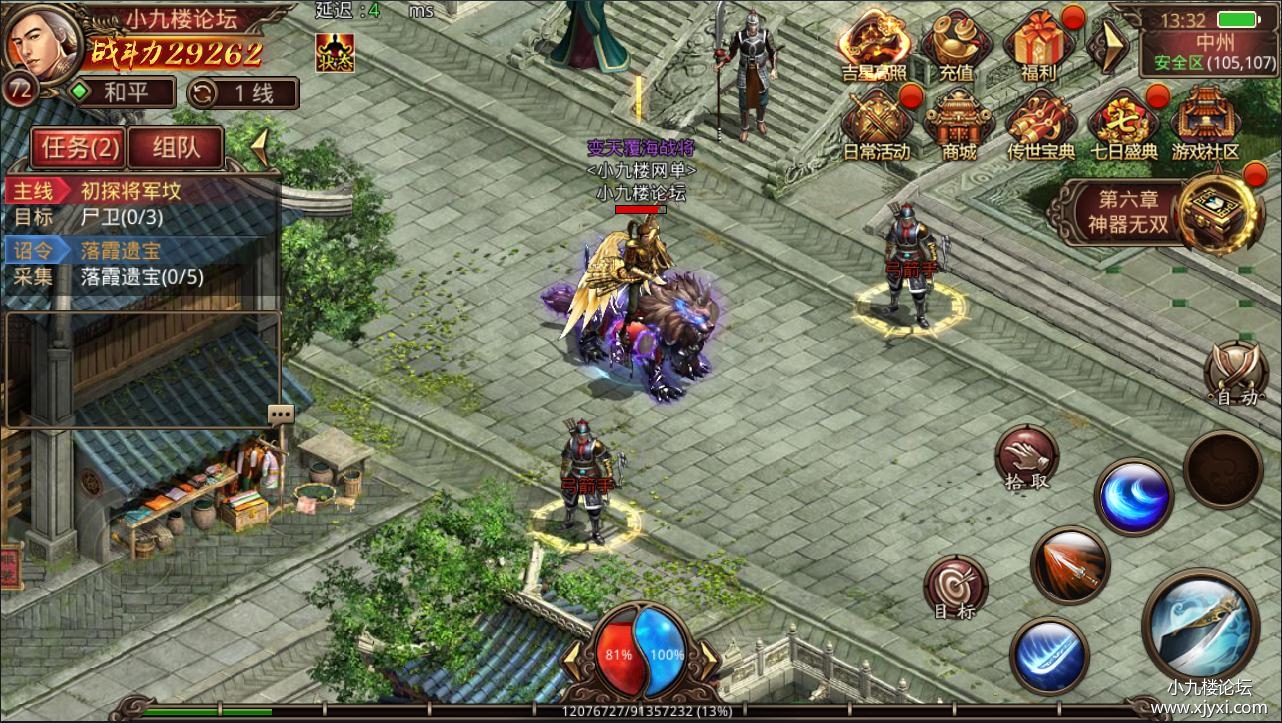Change server line with 1线 button
Image resolution: width=1282 pixels, height=723 pixels.
243,93
